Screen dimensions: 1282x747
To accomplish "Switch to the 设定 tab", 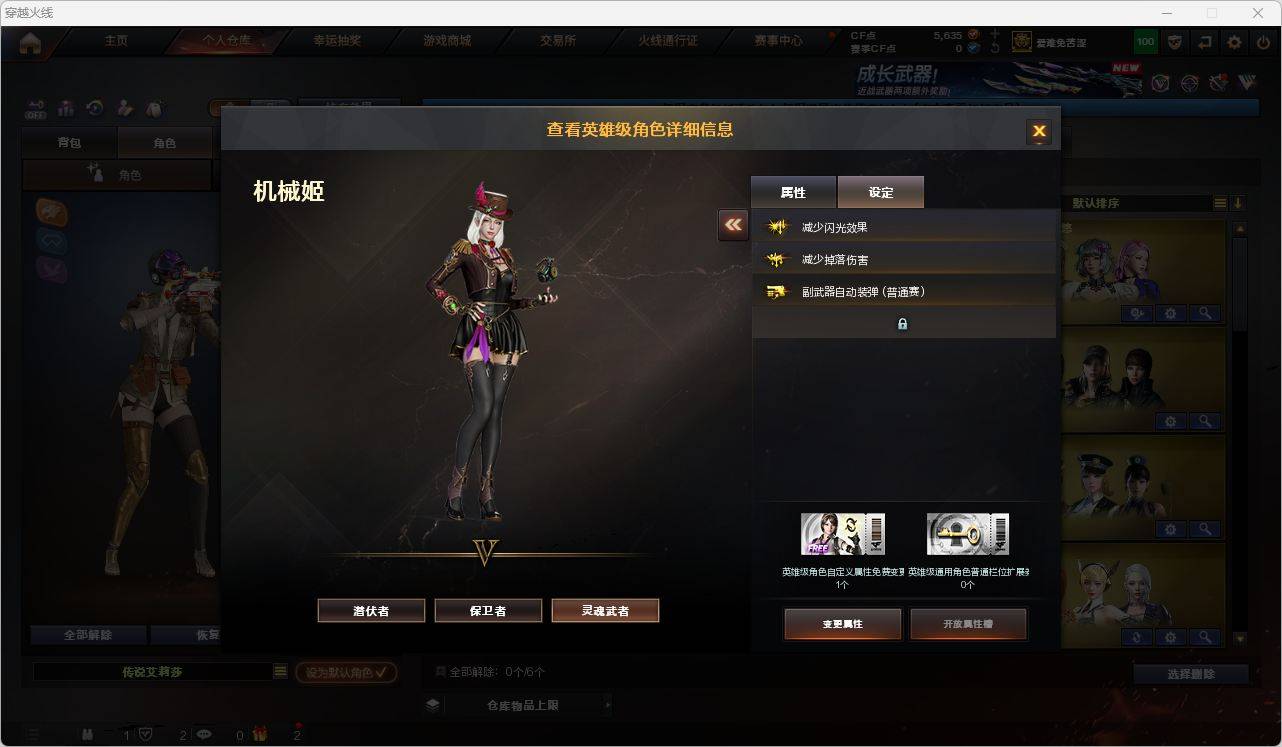I will pos(880,191).
